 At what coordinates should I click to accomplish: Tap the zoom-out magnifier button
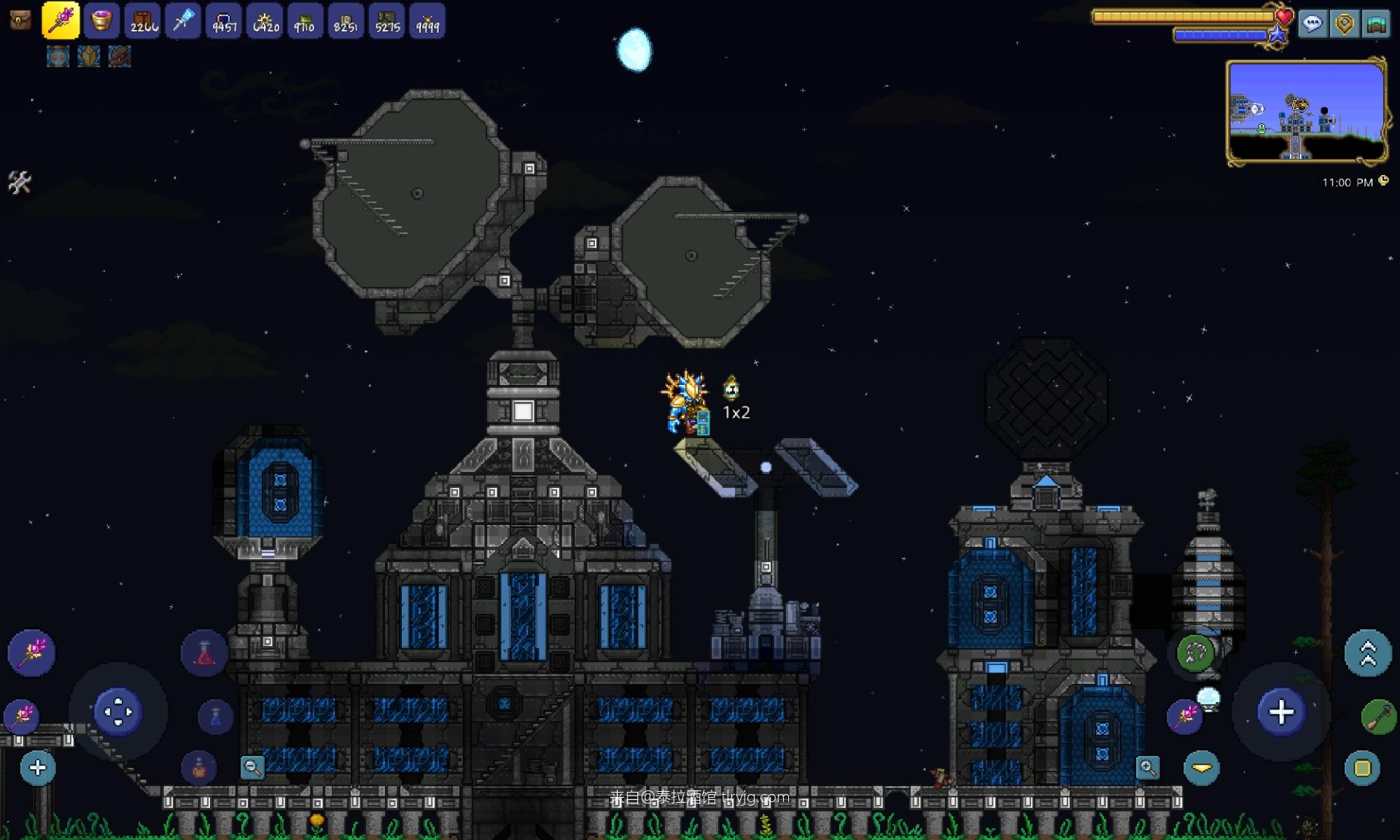[252, 767]
